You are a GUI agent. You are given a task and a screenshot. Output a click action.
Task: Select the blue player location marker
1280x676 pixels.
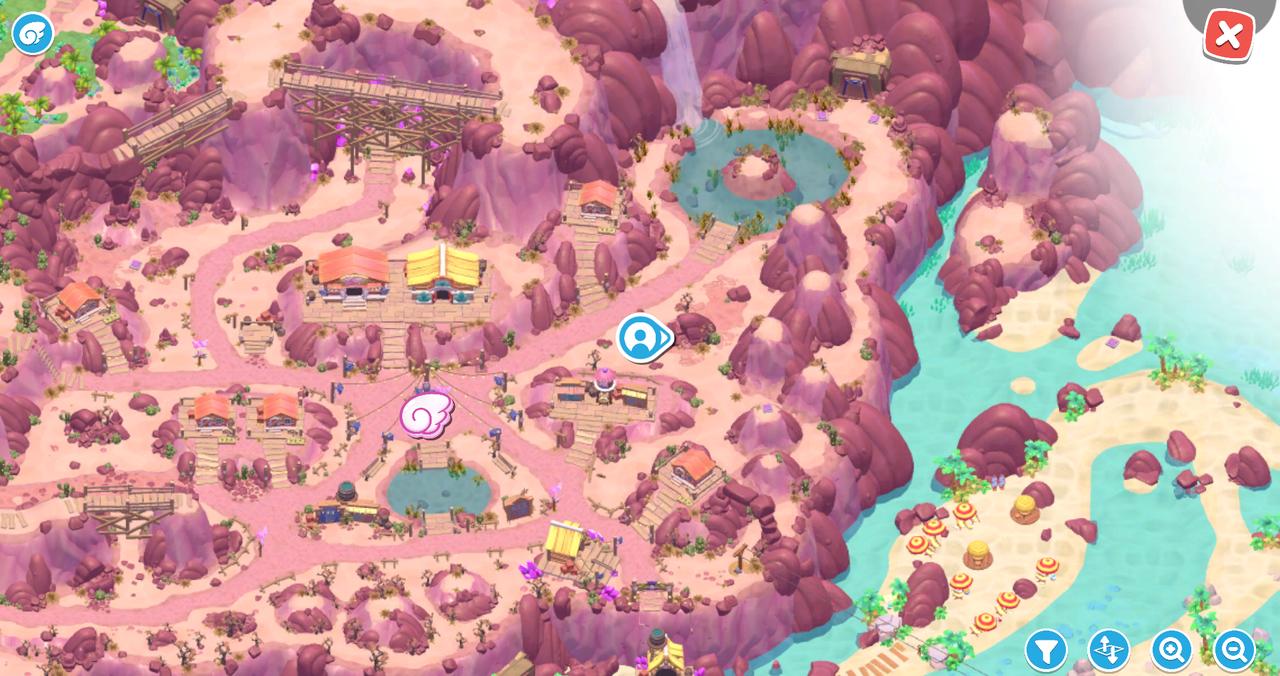(x=641, y=338)
